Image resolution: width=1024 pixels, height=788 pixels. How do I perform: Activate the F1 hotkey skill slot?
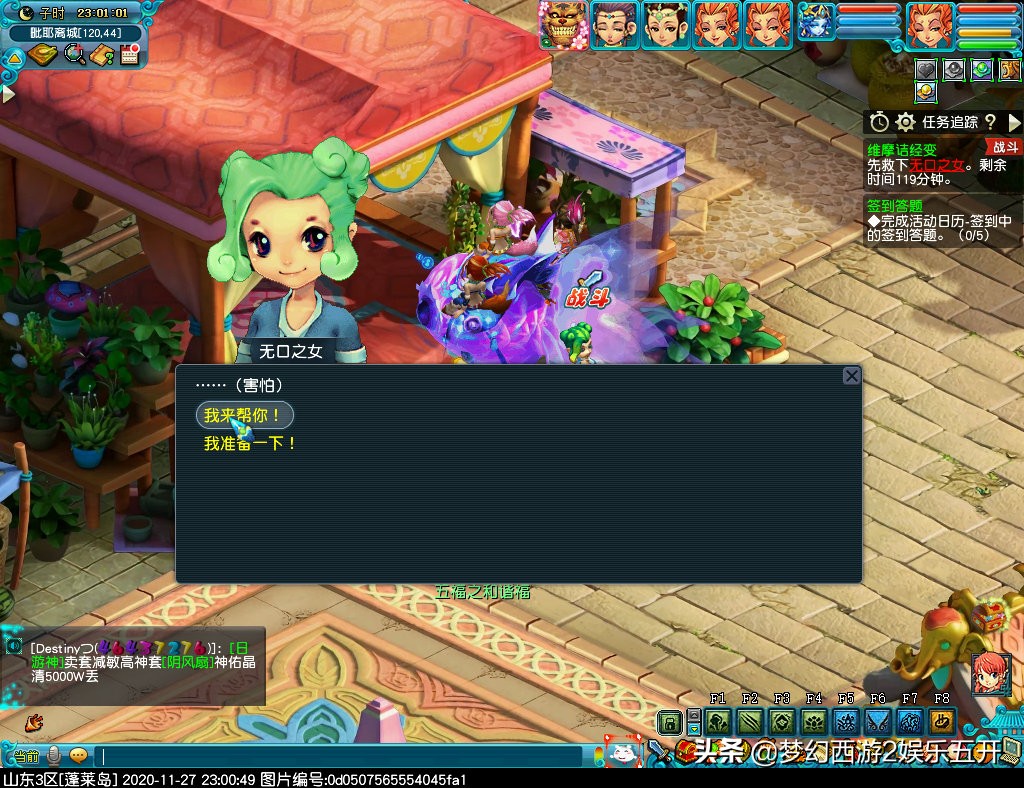pyautogui.click(x=717, y=722)
